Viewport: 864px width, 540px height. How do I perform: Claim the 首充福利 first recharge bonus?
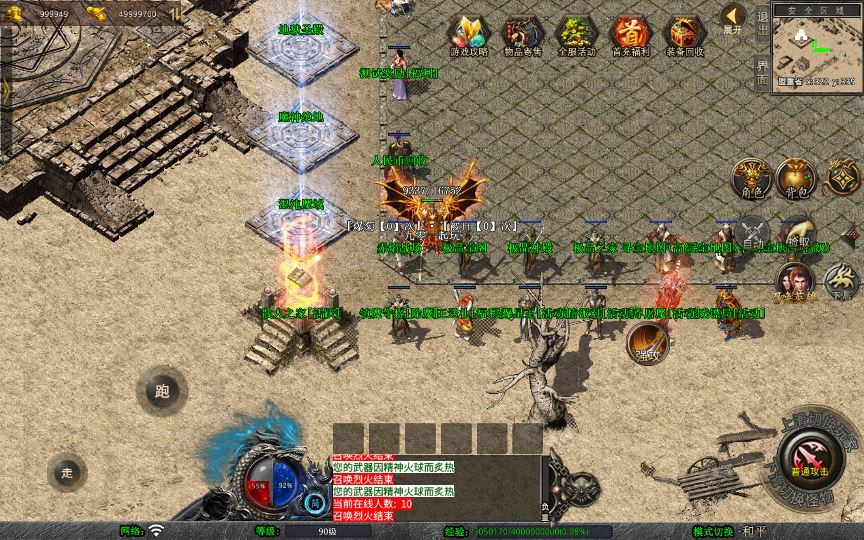630,35
